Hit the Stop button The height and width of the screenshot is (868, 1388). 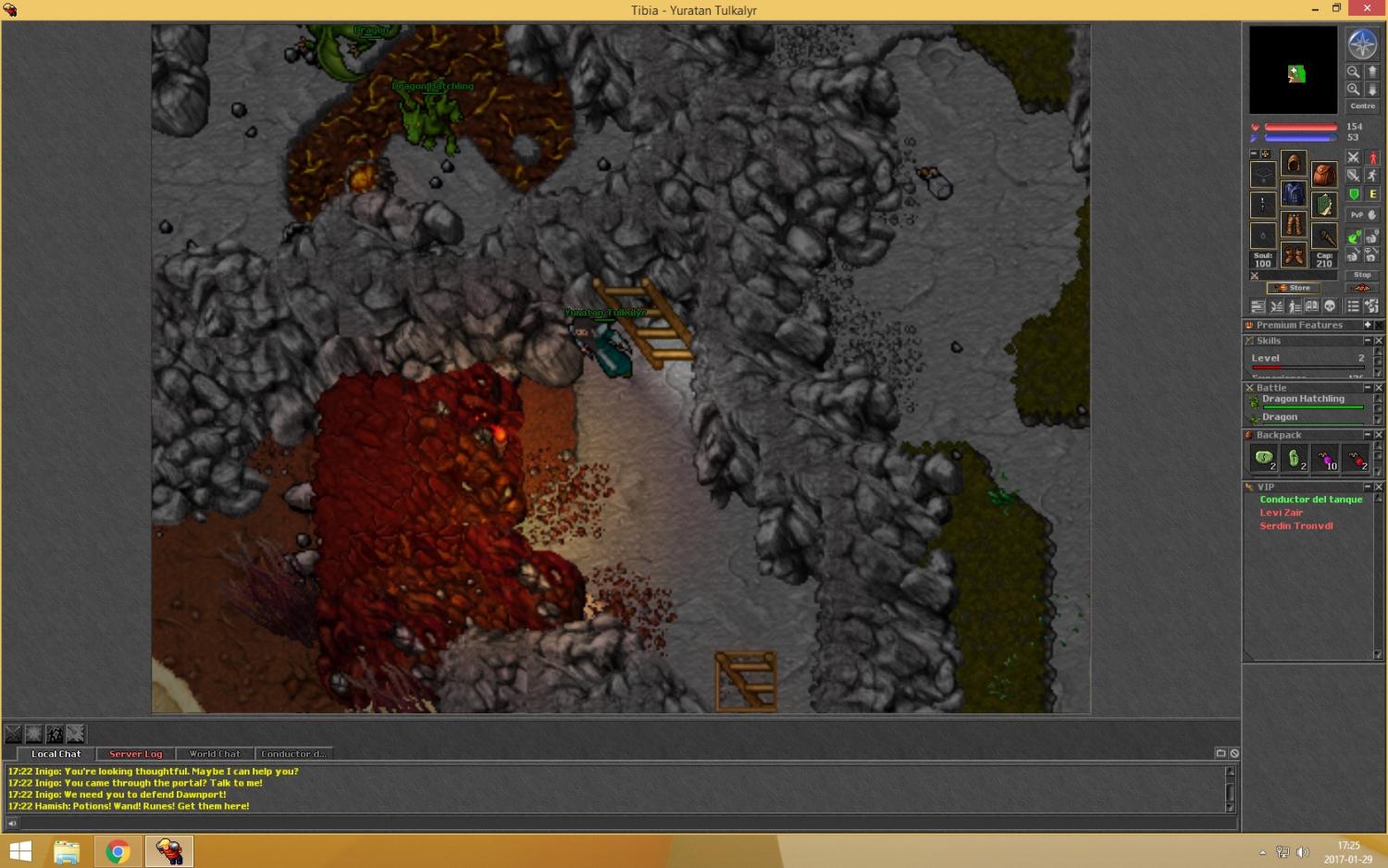click(1362, 275)
